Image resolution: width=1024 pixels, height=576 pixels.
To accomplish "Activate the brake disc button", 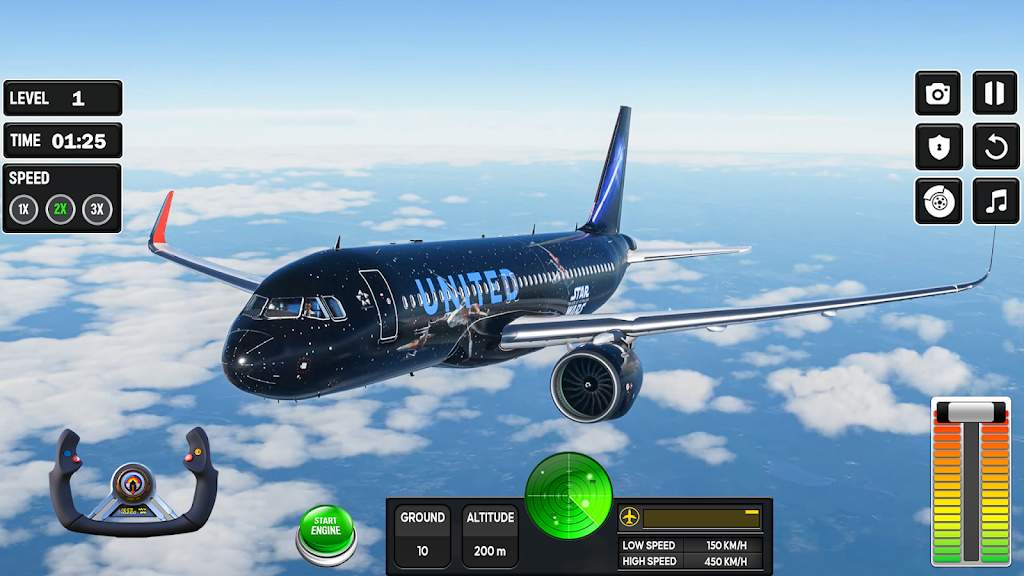I will [938, 202].
